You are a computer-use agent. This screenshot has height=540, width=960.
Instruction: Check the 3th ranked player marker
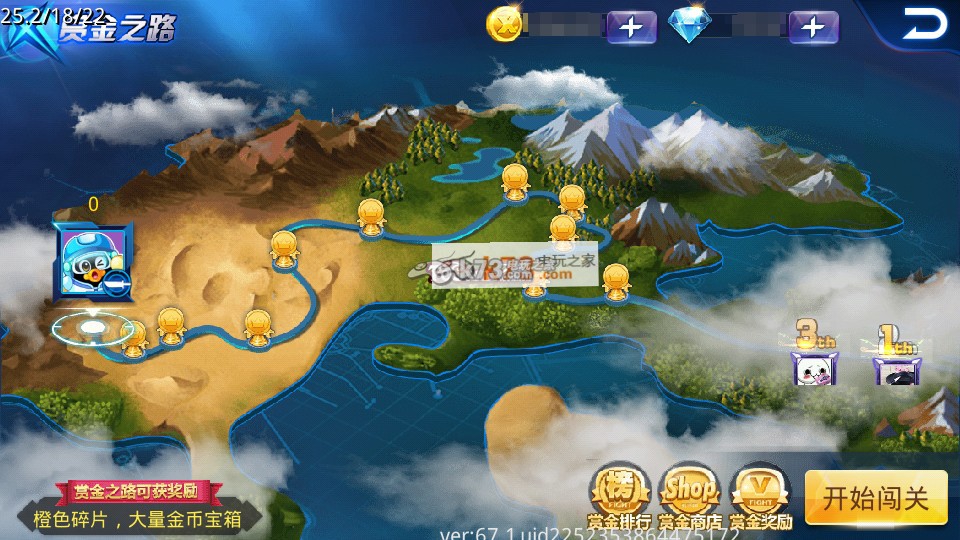(813, 355)
